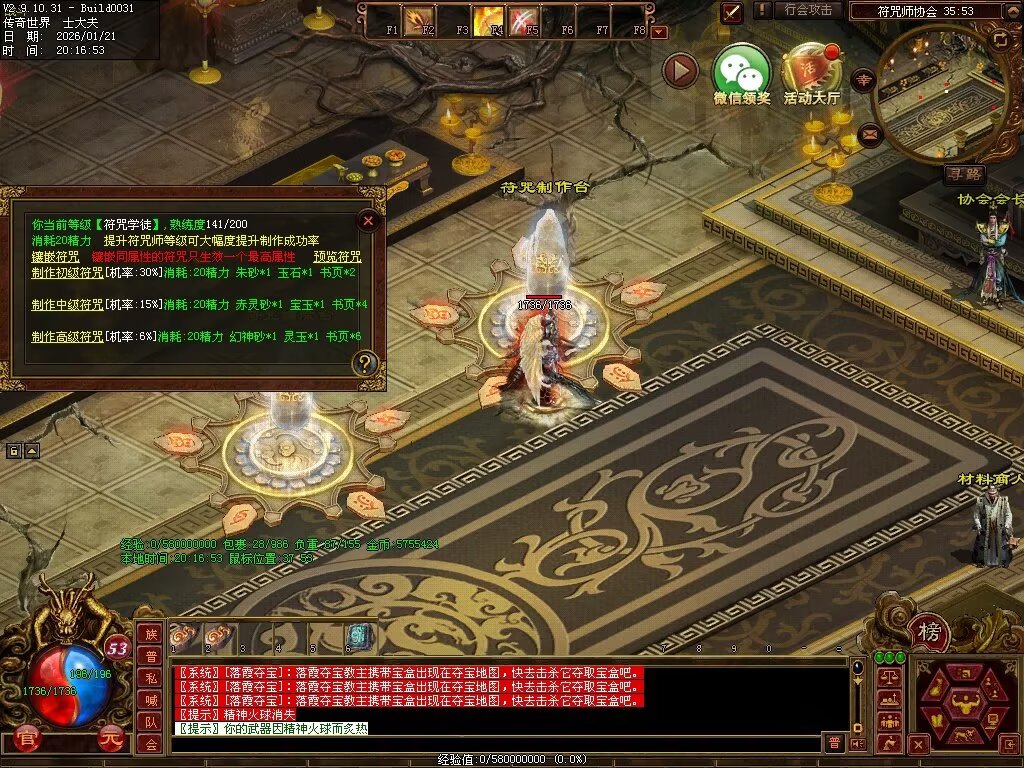Open the mail envelope icon
The width and height of the screenshot is (1024, 768).
click(870, 133)
